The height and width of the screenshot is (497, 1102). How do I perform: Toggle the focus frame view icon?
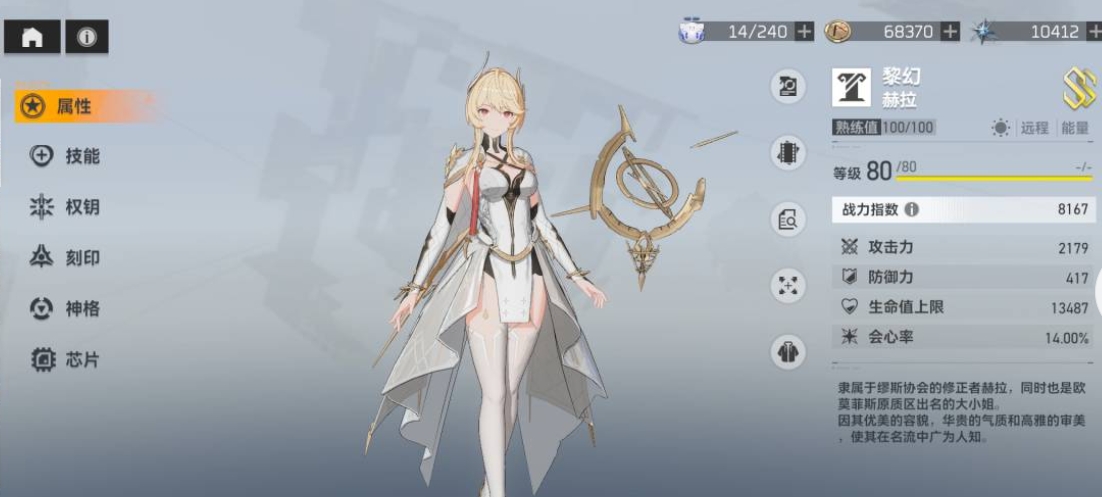788,286
